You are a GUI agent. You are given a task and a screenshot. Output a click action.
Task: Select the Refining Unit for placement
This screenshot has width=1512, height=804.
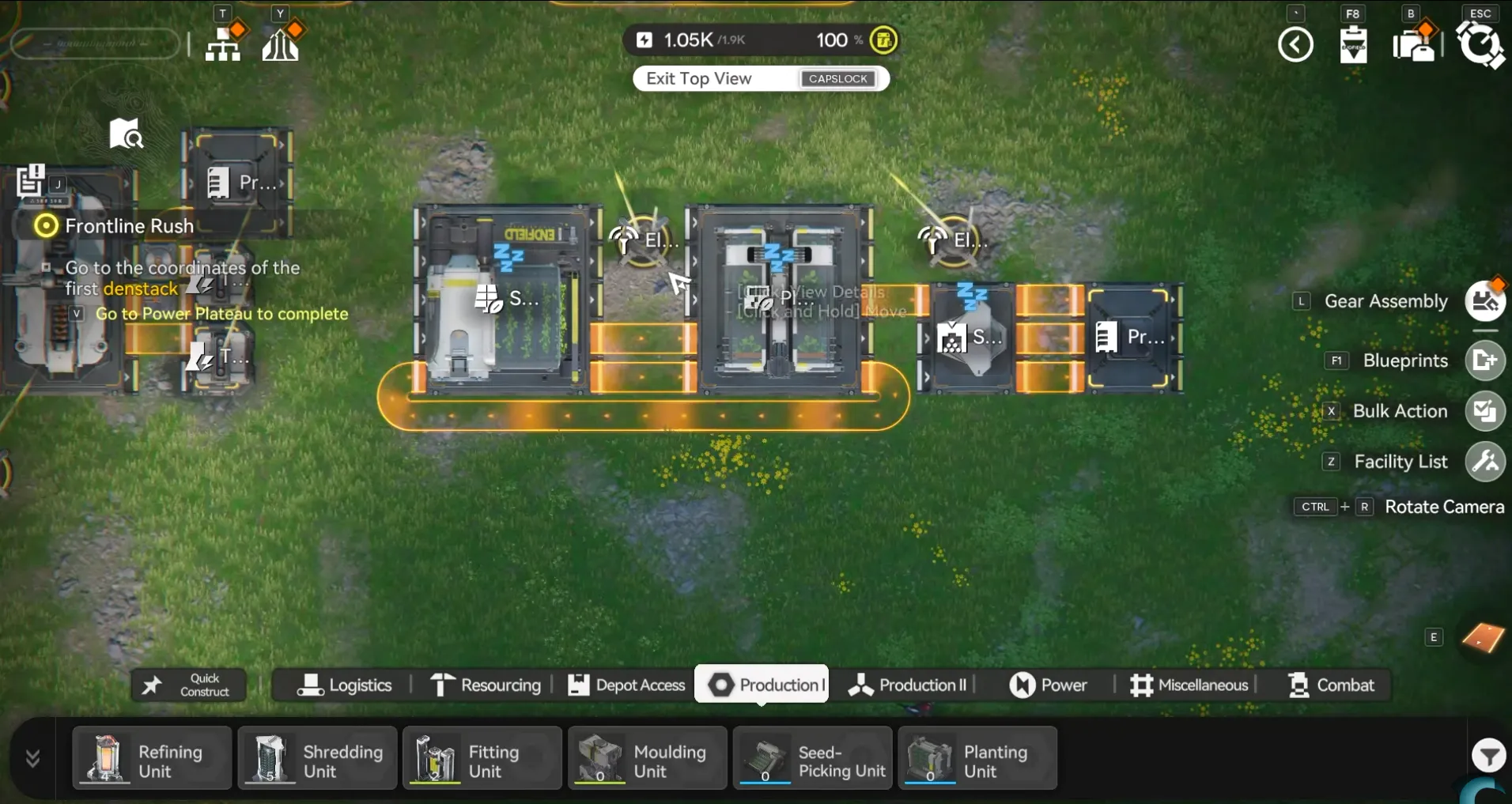click(x=152, y=758)
